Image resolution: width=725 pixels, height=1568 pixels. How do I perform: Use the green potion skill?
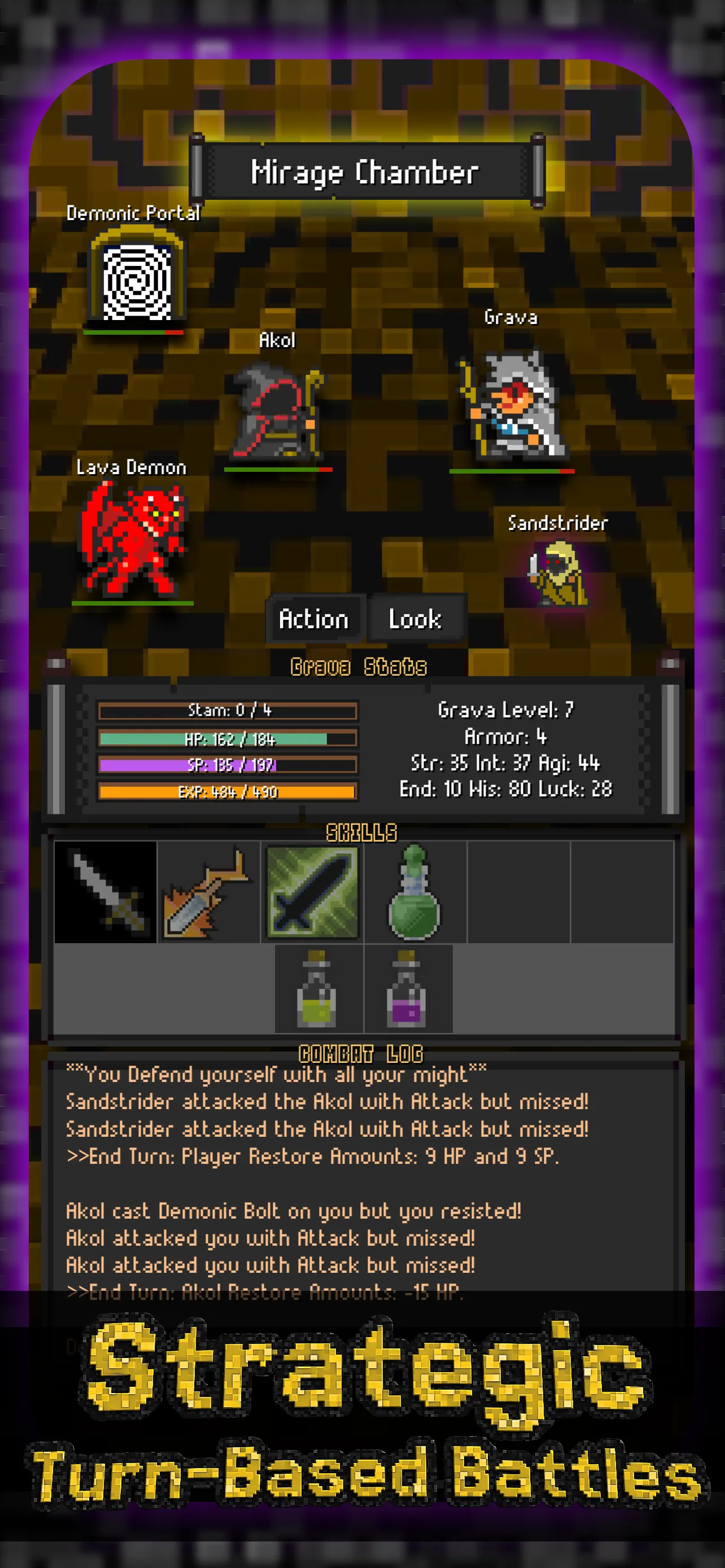tap(415, 892)
